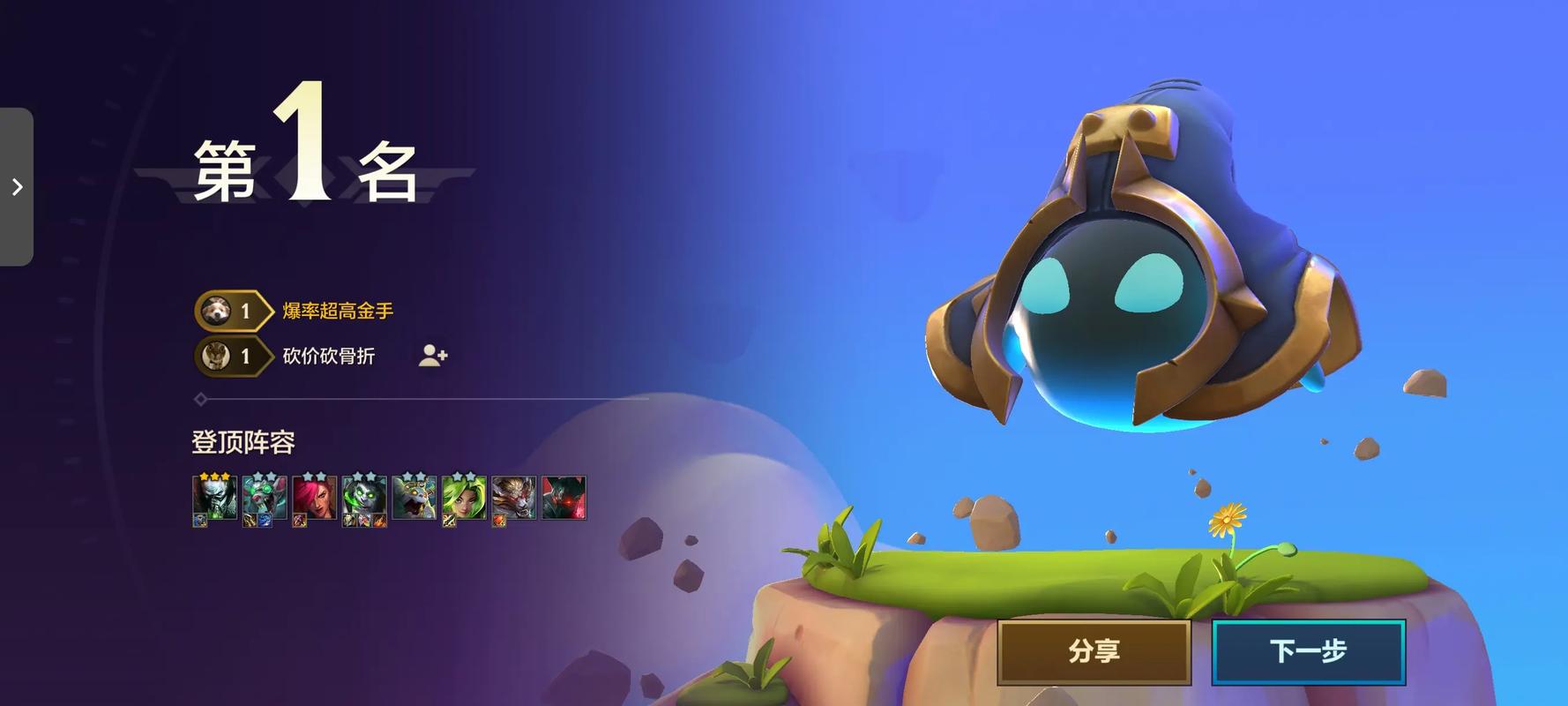Image resolution: width=1568 pixels, height=706 pixels.
Task: Add 砍价砍骨折 as a friend
Action: pyautogui.click(x=432, y=356)
